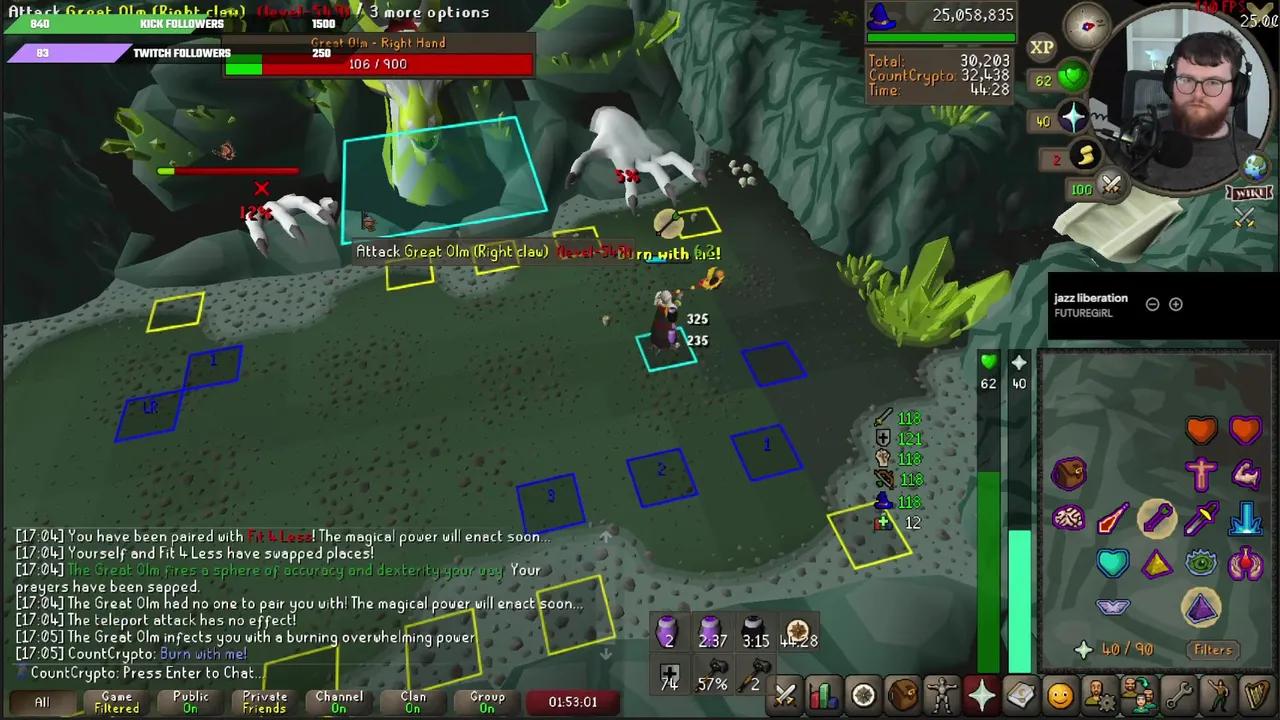Collapse the jazz liberation music overlay with minus
Viewport: 1280px width, 720px height.
[1152, 304]
